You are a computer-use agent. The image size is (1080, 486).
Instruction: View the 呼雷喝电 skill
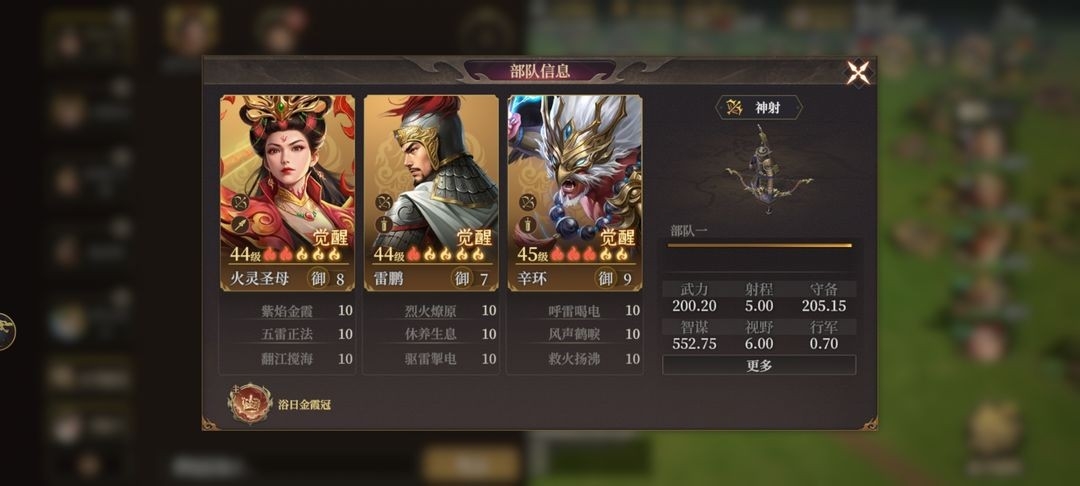[575, 311]
